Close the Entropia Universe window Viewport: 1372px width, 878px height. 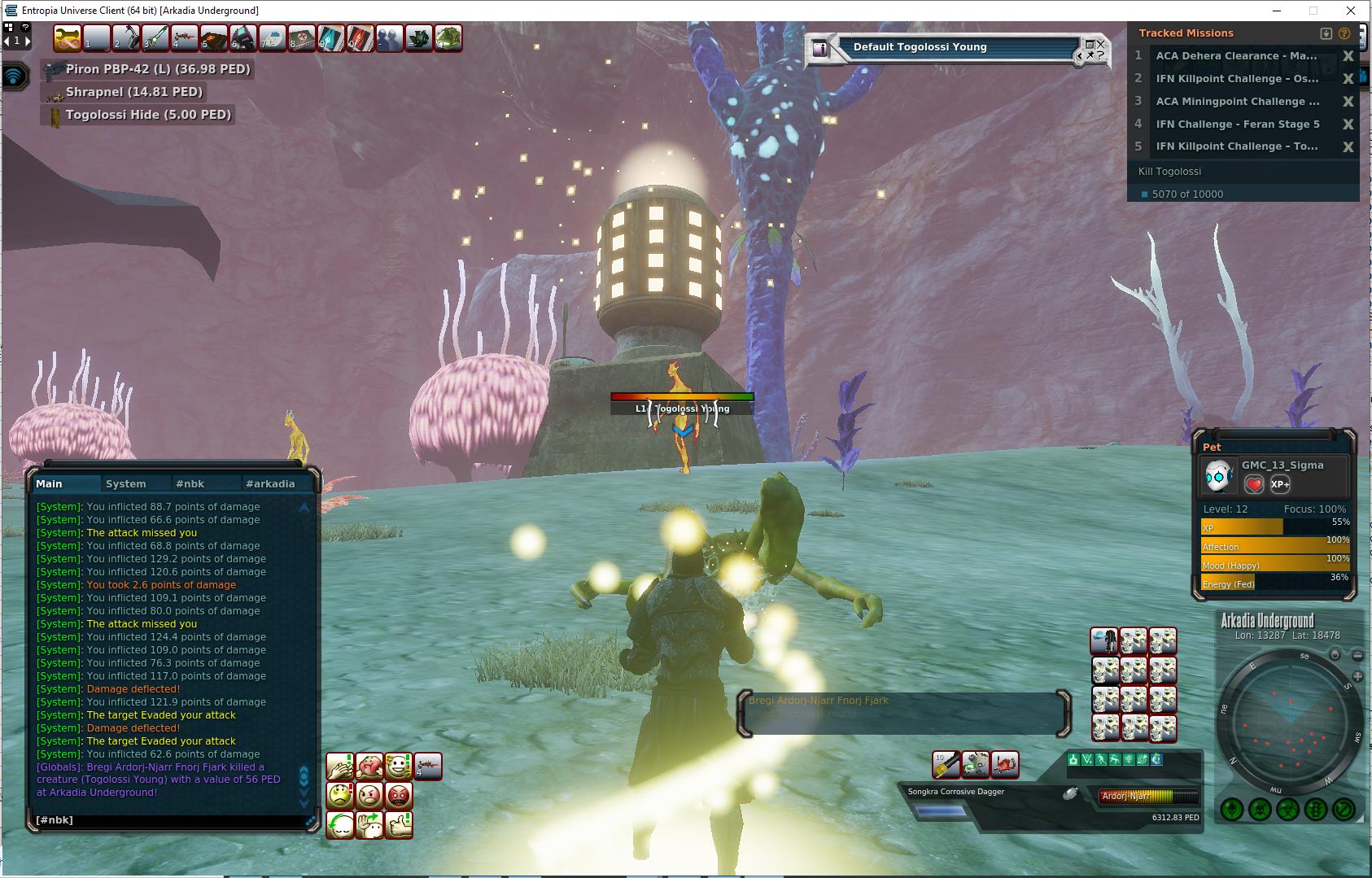point(1352,11)
